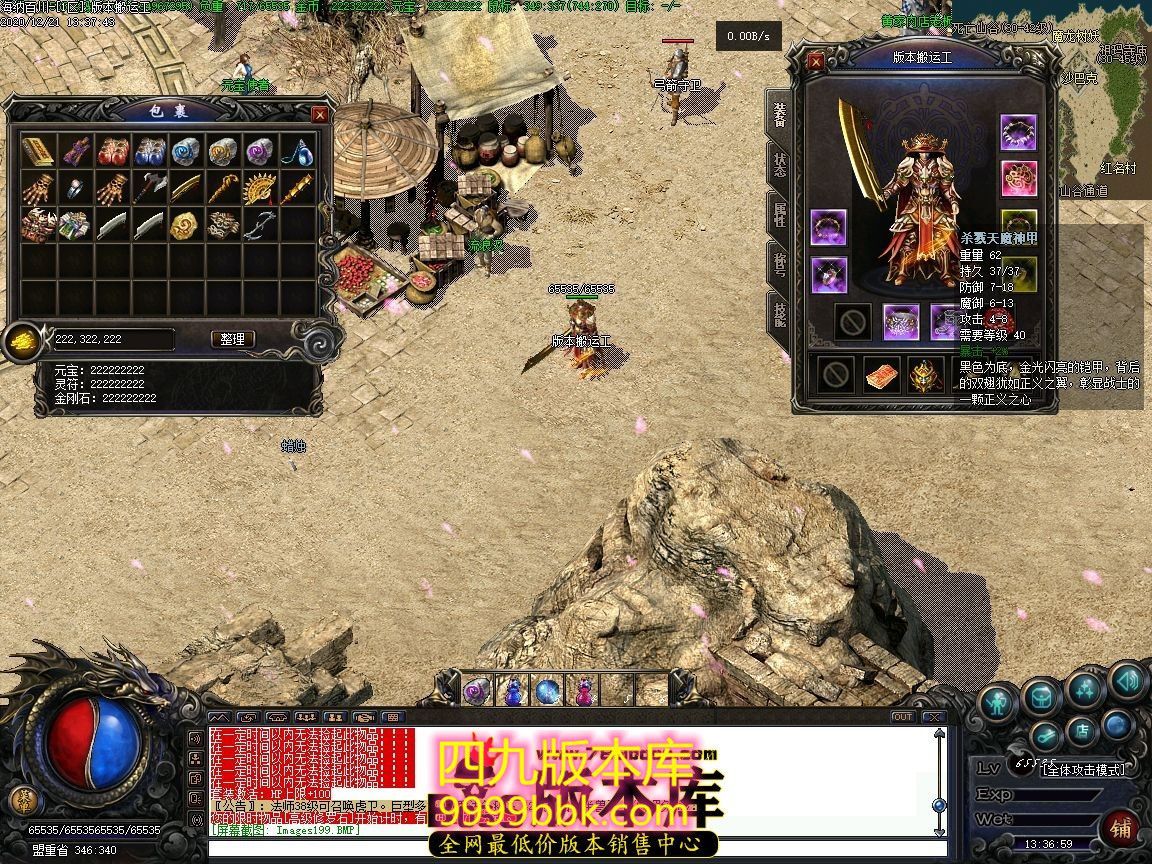Select the blue potion bundle in the bag

coord(149,151)
